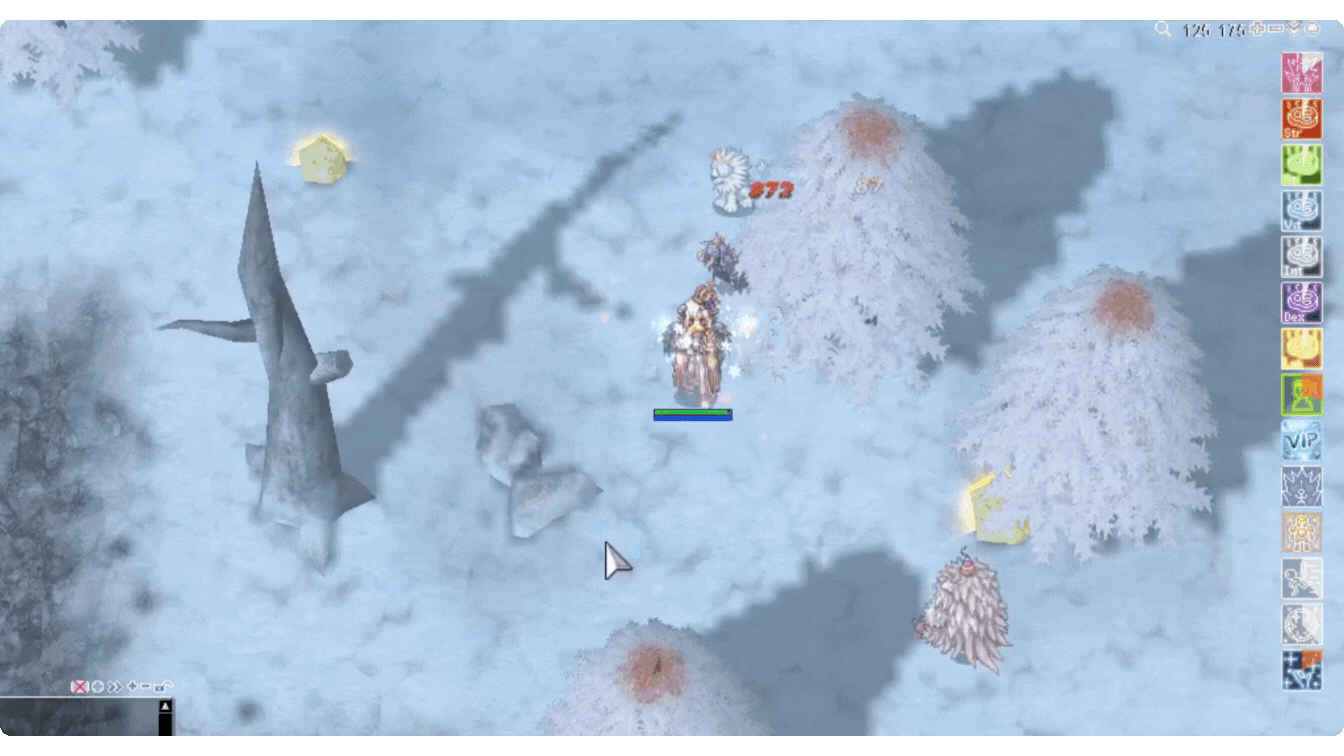Click the magnifying glass search icon
The image size is (1344, 756).
click(1162, 29)
